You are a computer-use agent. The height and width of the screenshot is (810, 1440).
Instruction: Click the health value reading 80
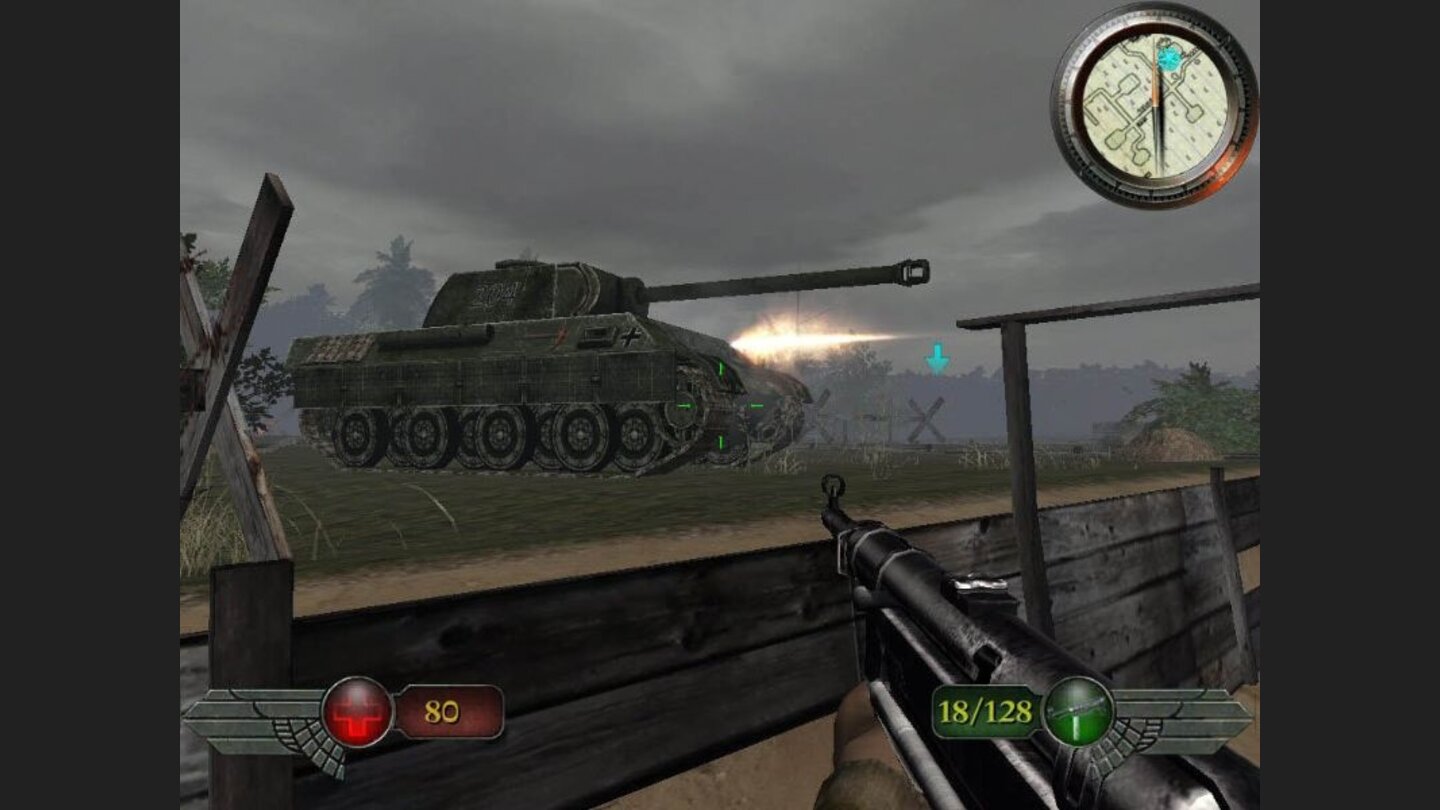point(444,711)
